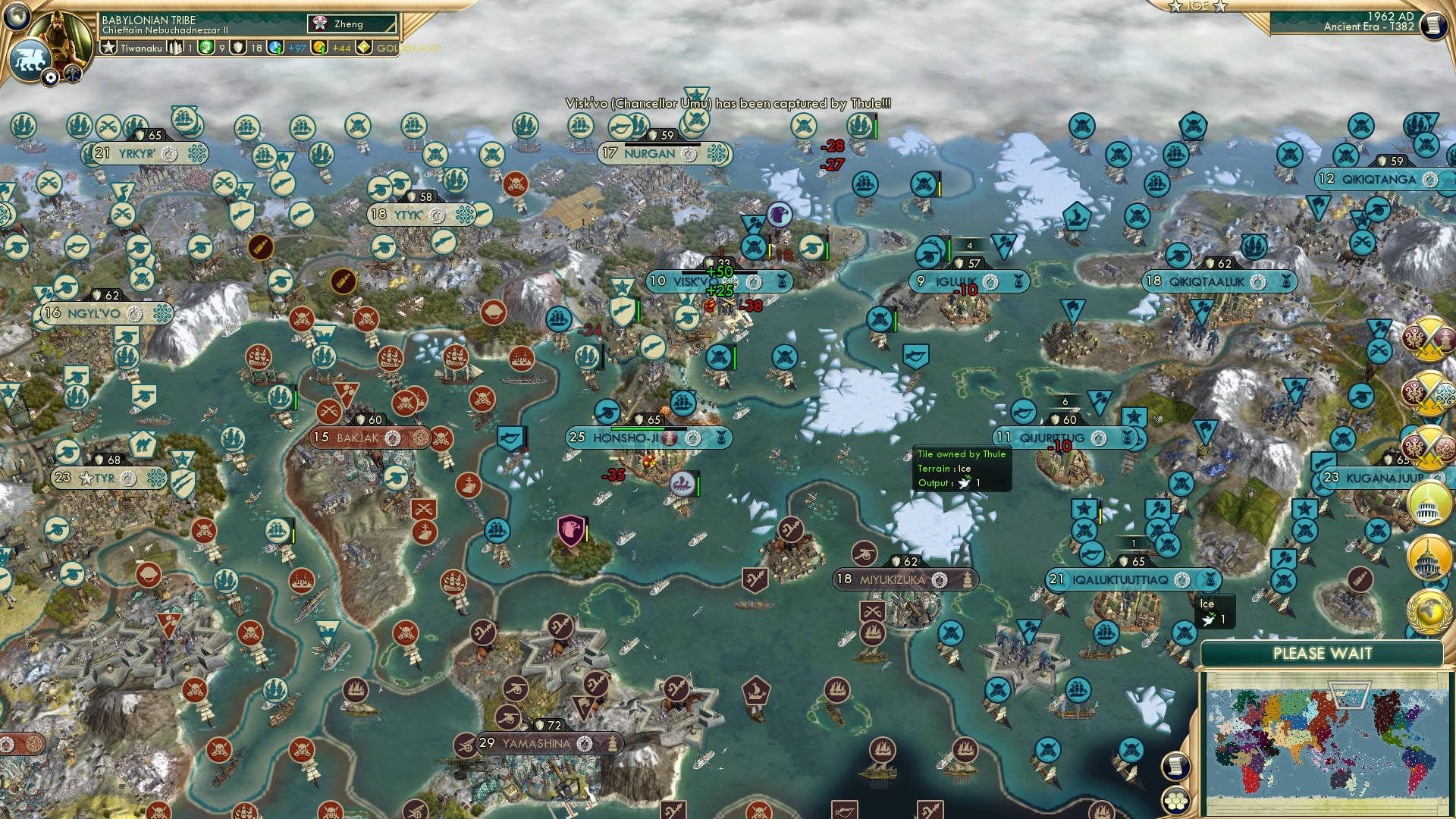This screenshot has width=1456, height=819.
Task: Toggle strategic view with the hex grid icon
Action: point(1175,801)
